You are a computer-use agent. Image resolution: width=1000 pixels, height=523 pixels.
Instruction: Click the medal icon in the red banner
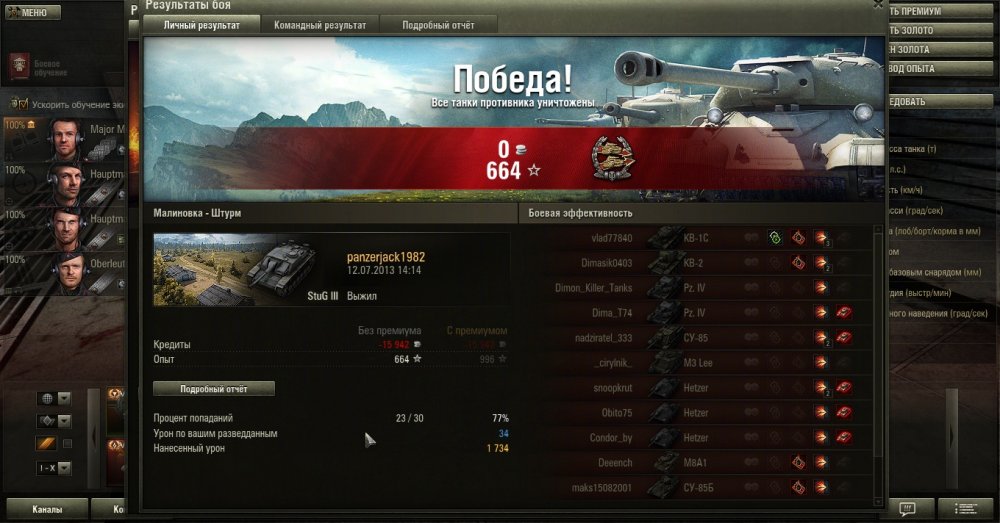(x=609, y=158)
